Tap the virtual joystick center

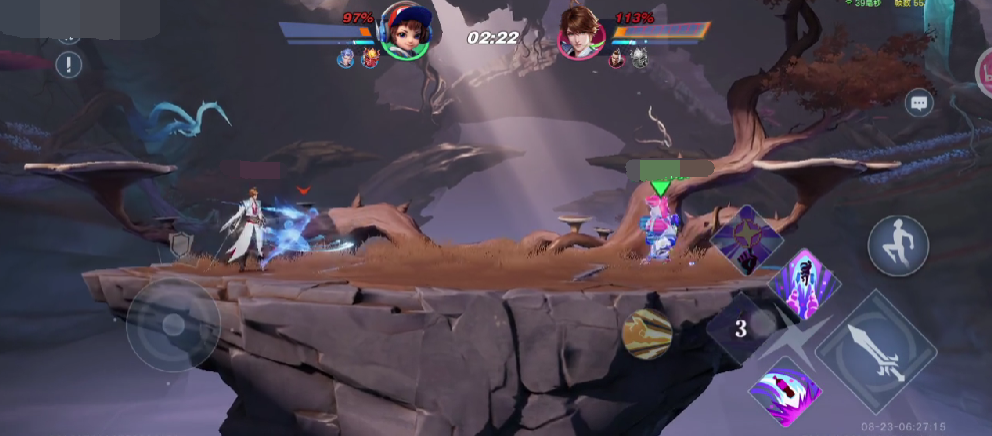(x=173, y=324)
